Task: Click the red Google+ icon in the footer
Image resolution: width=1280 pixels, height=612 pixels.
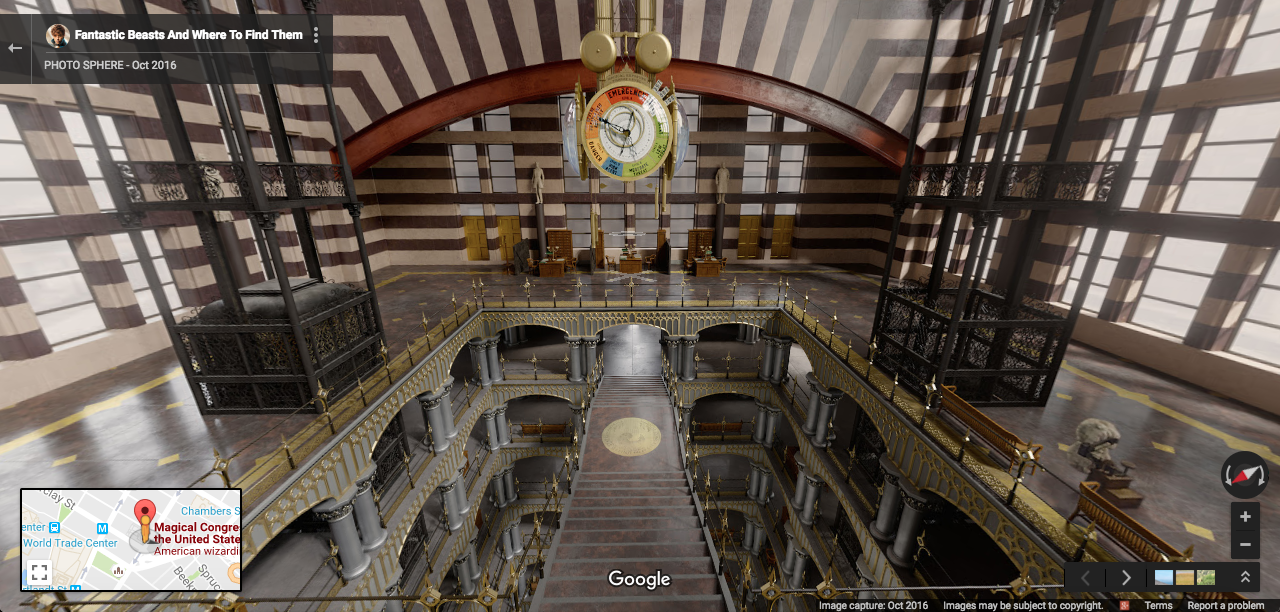Action: [x=1125, y=606]
